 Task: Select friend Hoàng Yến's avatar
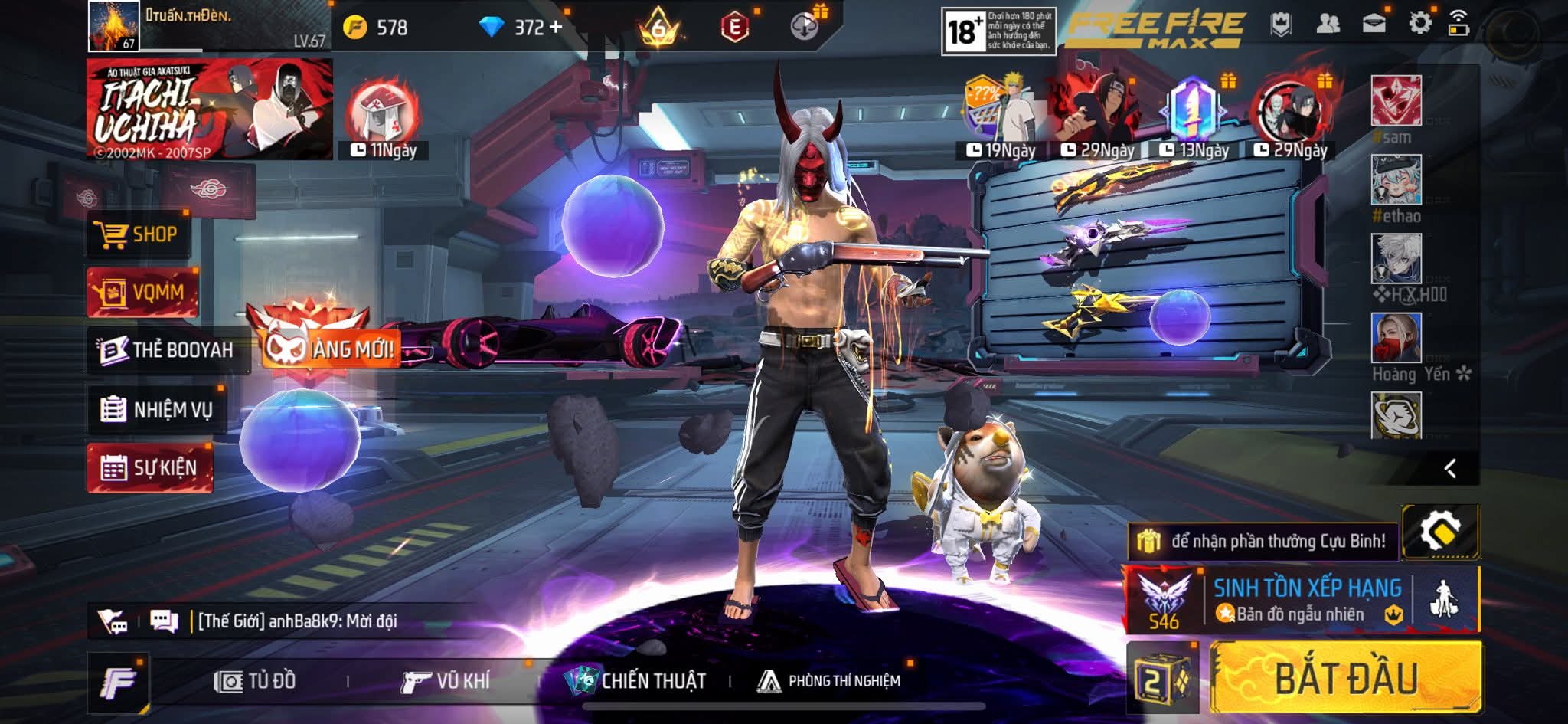point(1396,338)
